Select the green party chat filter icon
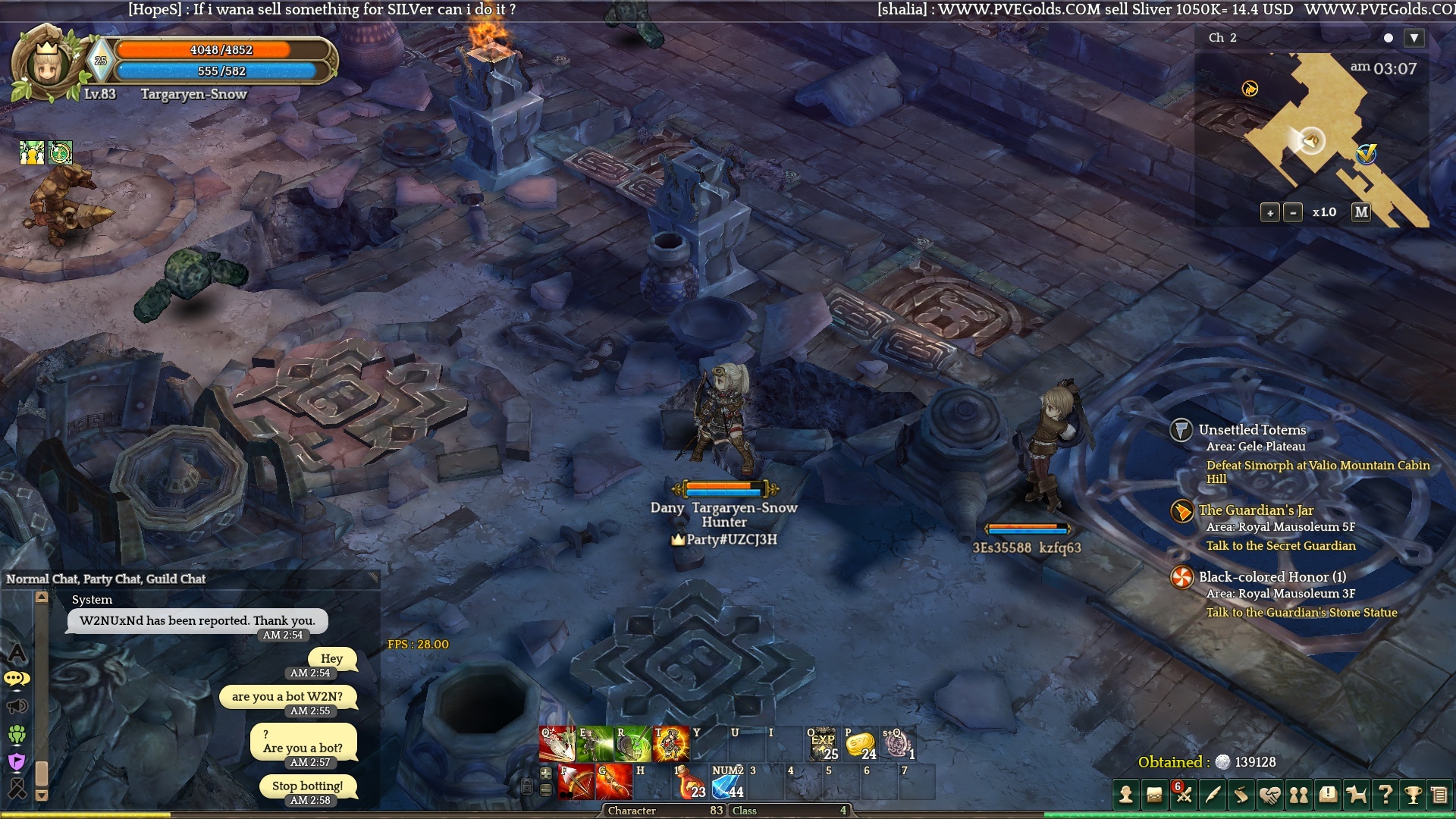Screen dimensions: 1456x819 (17, 734)
